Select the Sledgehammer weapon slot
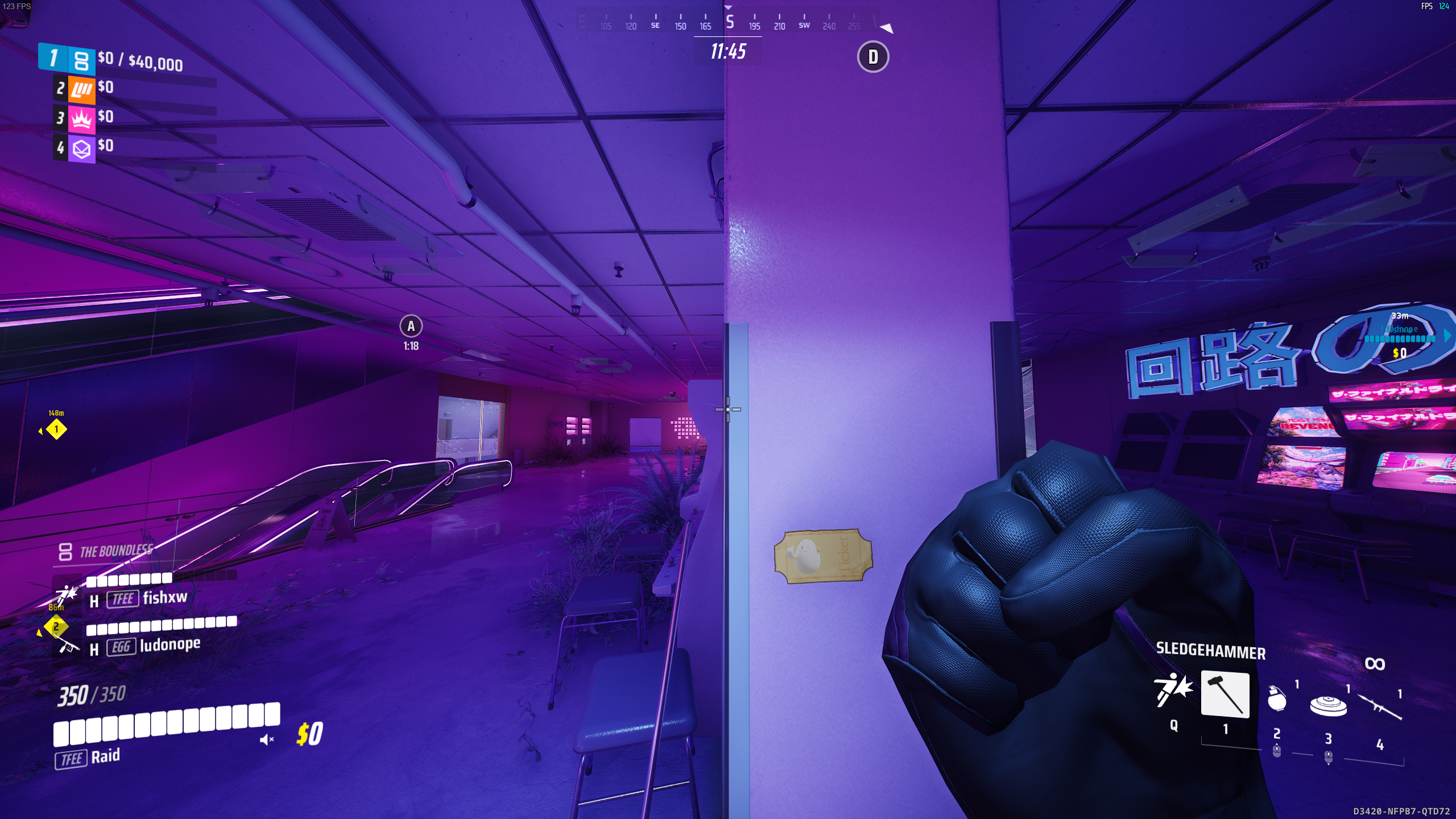The height and width of the screenshot is (819, 1456). pos(1225,694)
